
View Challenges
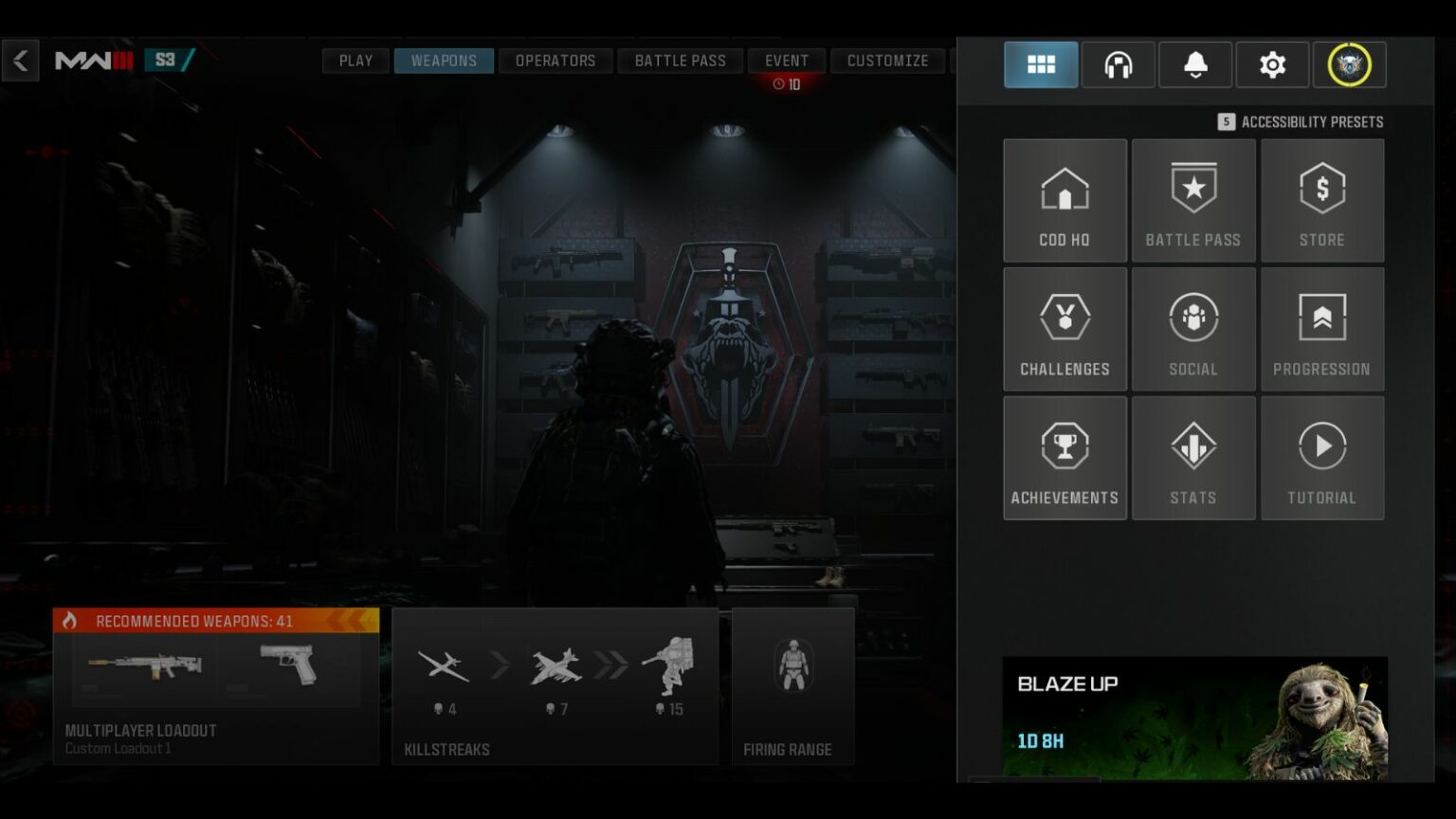[1065, 329]
